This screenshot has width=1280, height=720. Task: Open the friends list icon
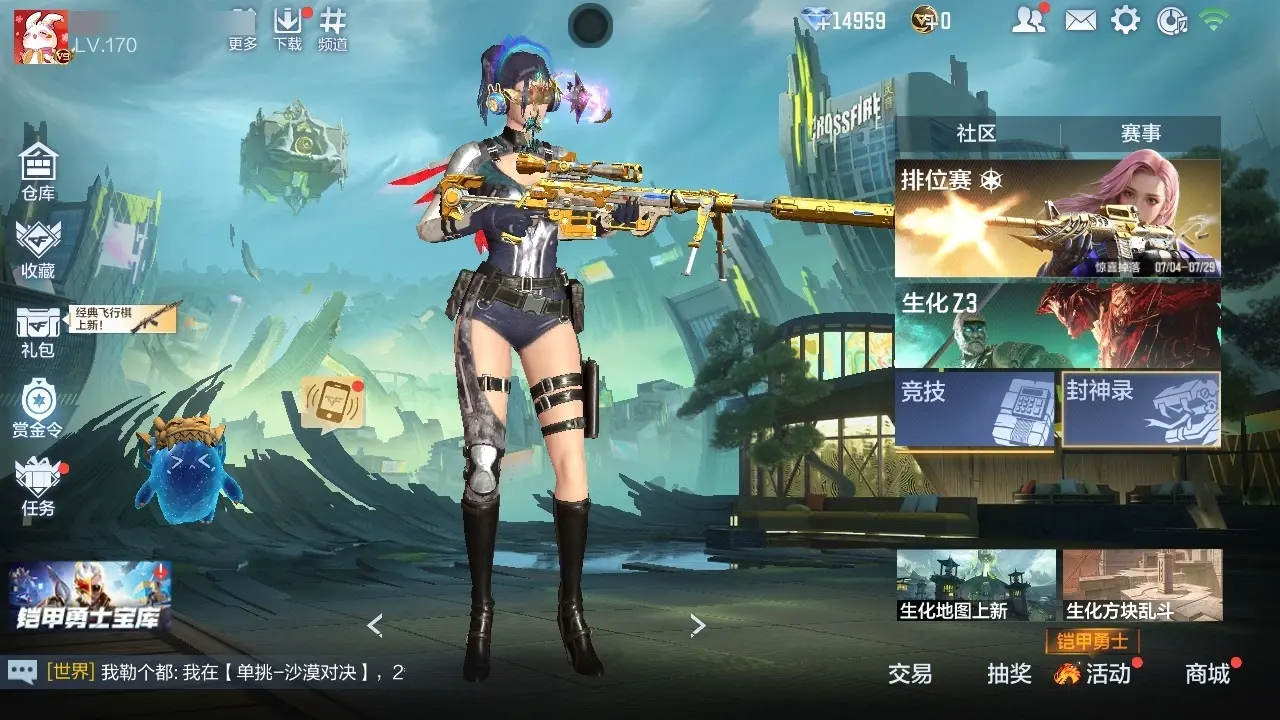coord(1027,20)
